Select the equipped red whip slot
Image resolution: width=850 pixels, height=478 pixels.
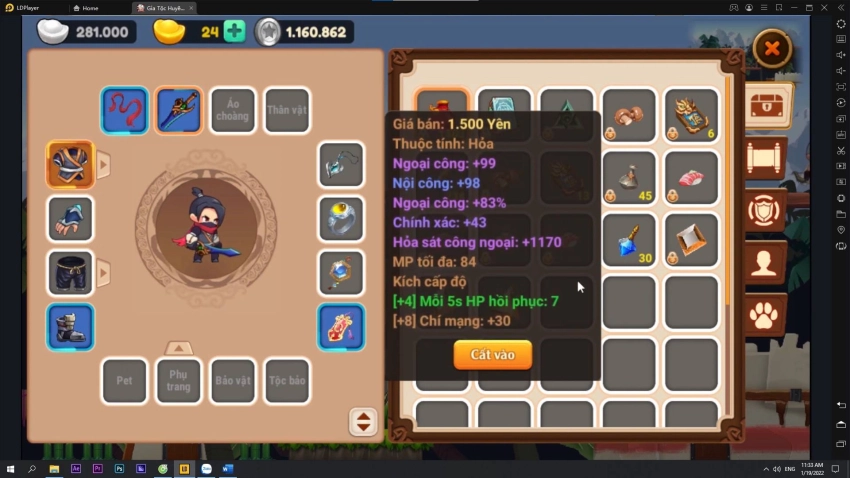(125, 110)
